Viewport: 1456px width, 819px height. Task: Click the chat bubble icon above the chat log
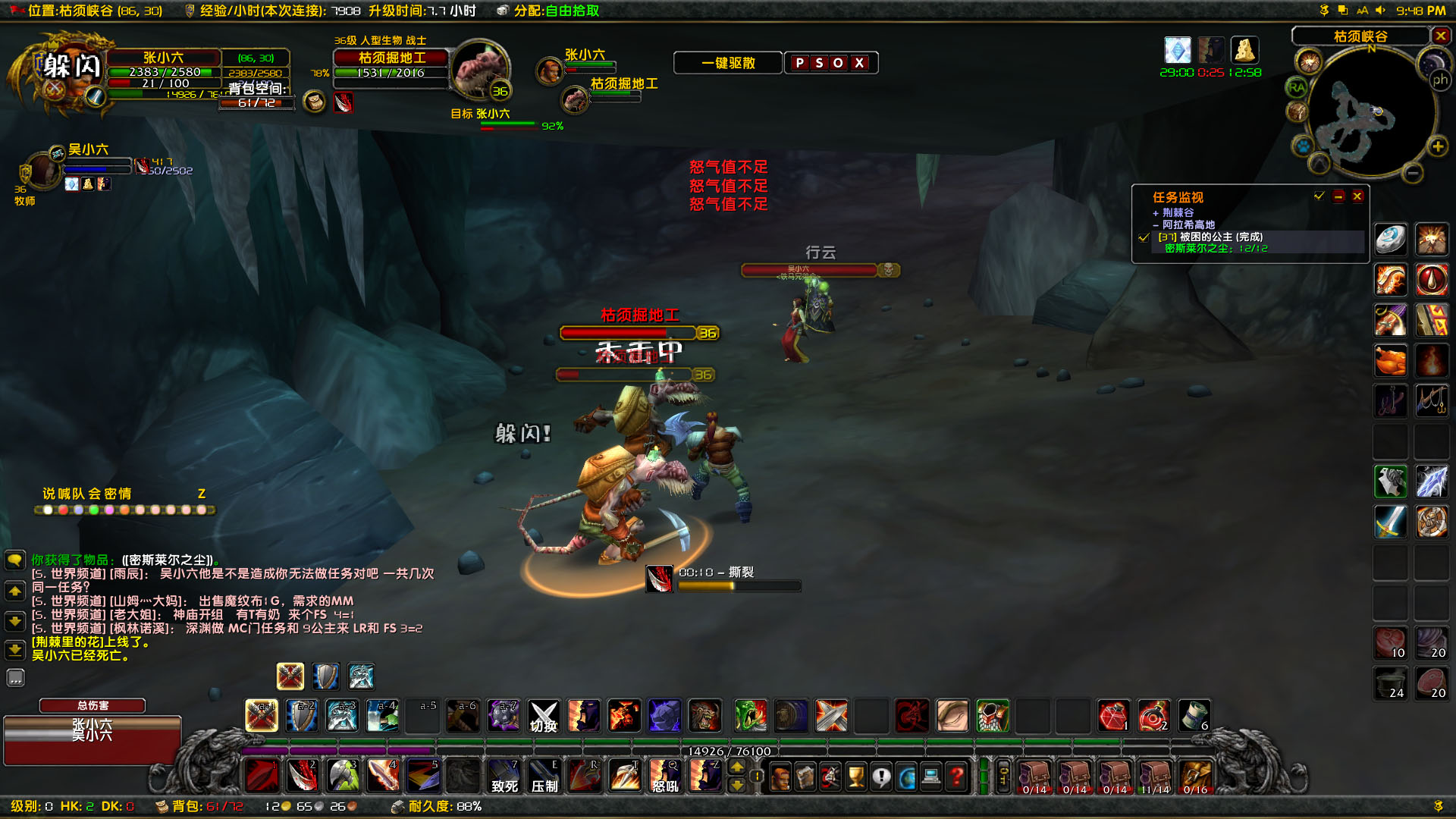pyautogui.click(x=15, y=560)
